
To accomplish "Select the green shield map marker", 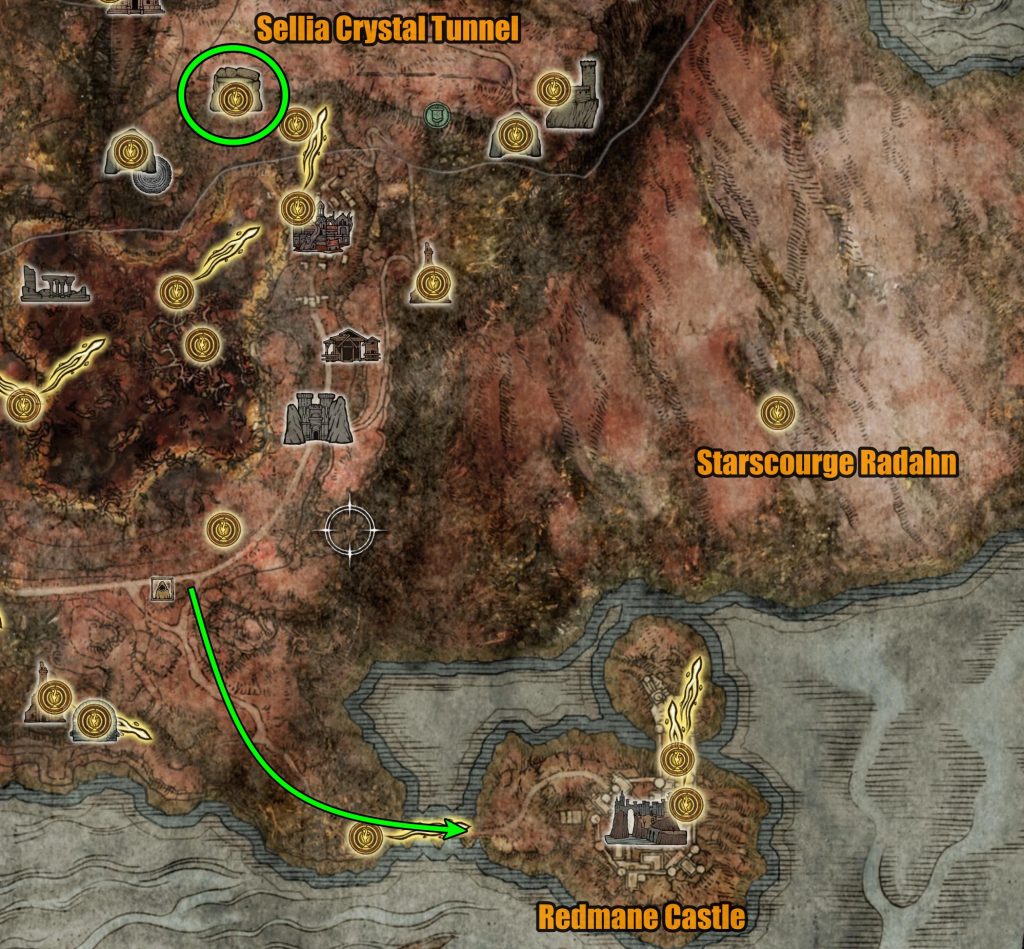I will (x=435, y=115).
